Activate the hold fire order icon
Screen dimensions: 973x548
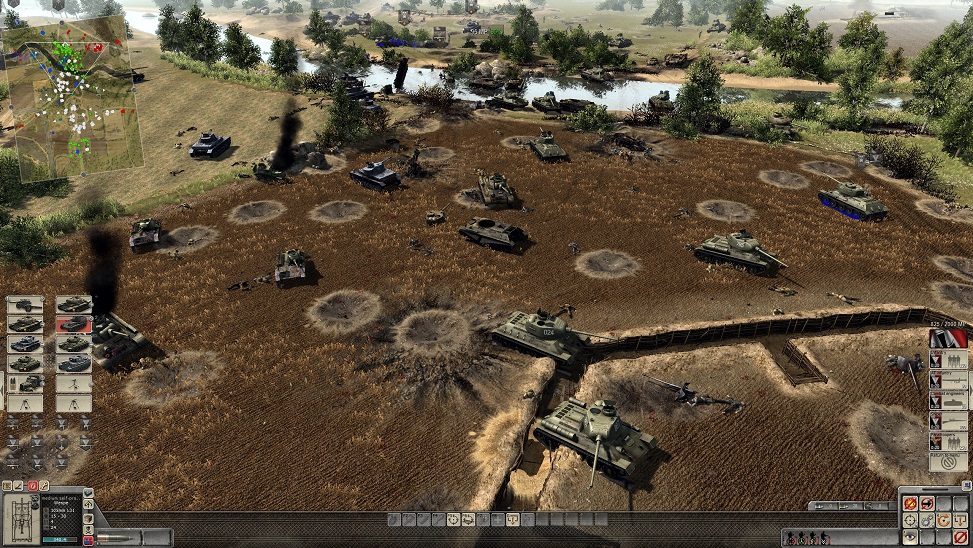[911, 504]
